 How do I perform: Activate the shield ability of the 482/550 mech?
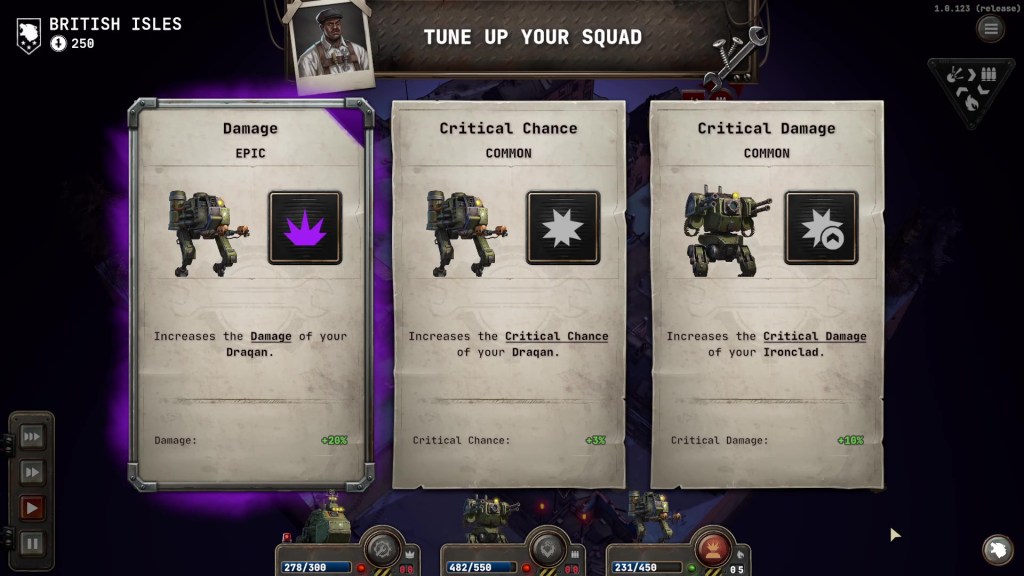pos(546,548)
